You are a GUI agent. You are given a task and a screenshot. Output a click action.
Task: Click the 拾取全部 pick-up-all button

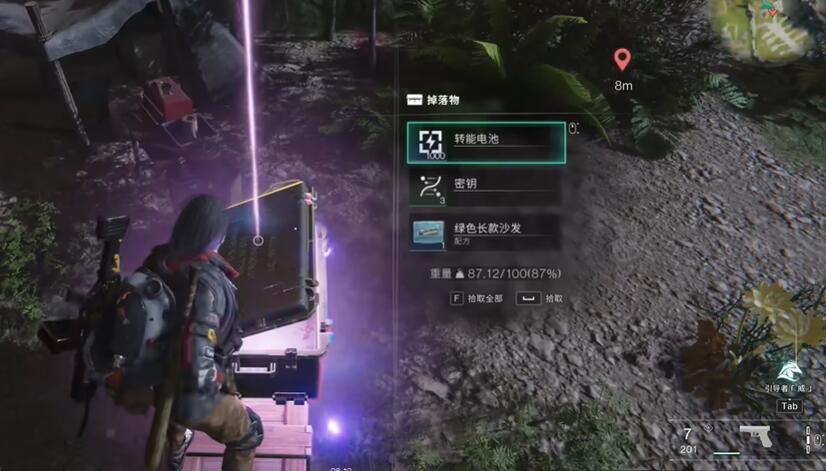point(475,298)
